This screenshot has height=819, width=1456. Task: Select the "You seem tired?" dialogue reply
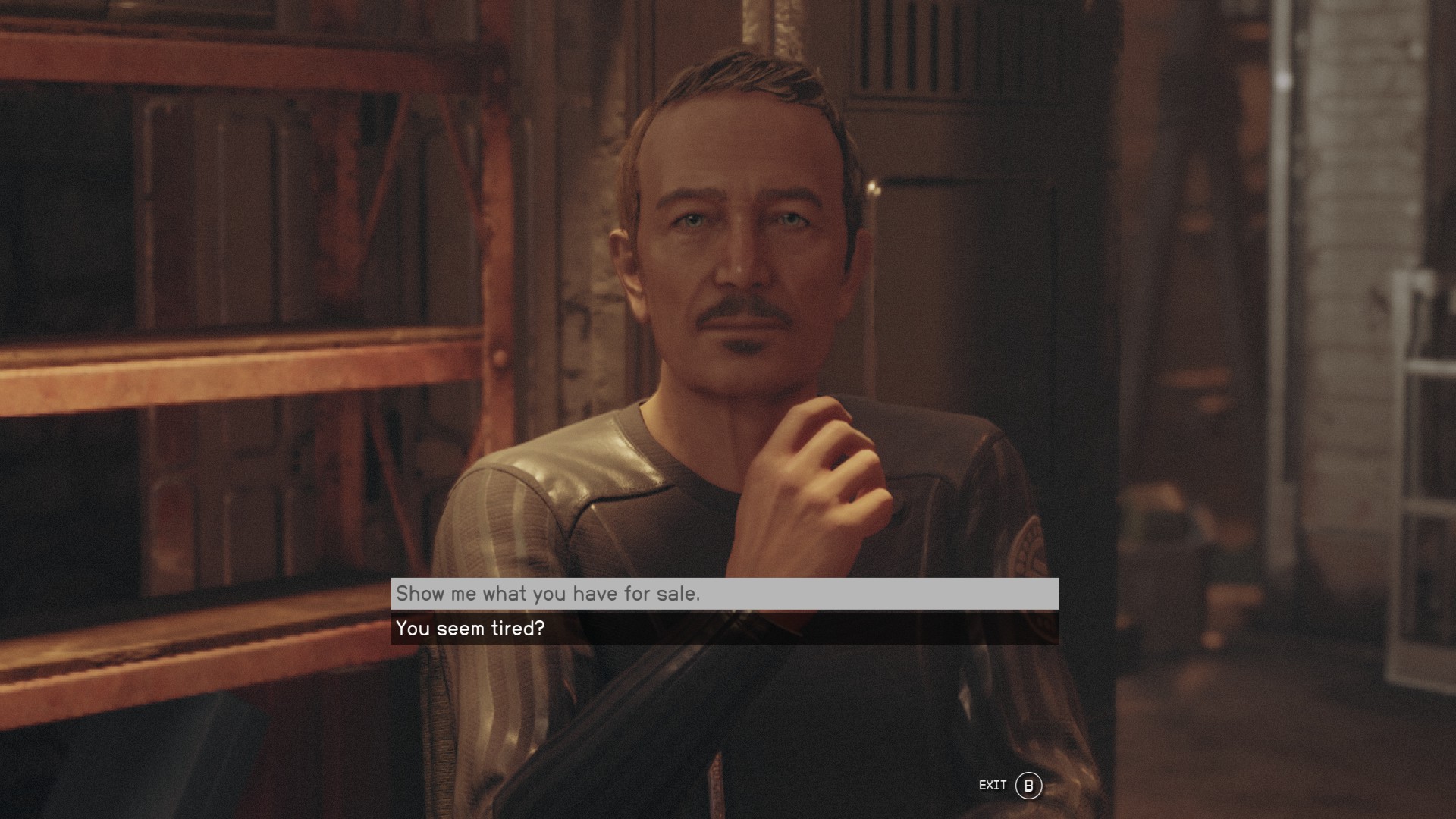724,629
